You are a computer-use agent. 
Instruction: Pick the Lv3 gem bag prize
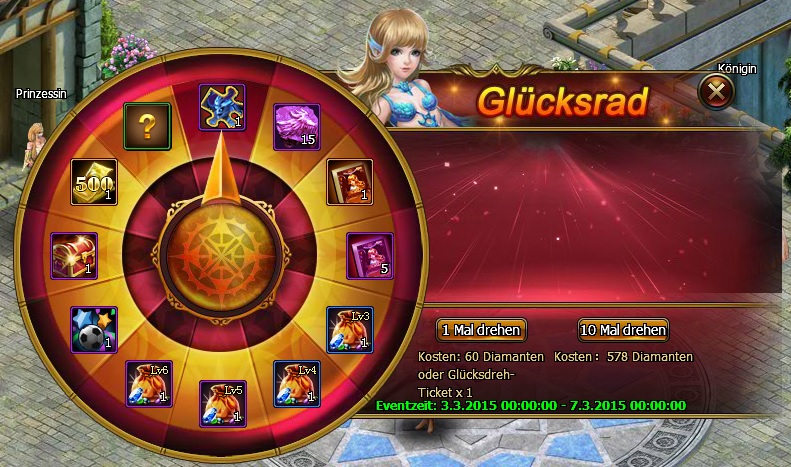pos(351,329)
